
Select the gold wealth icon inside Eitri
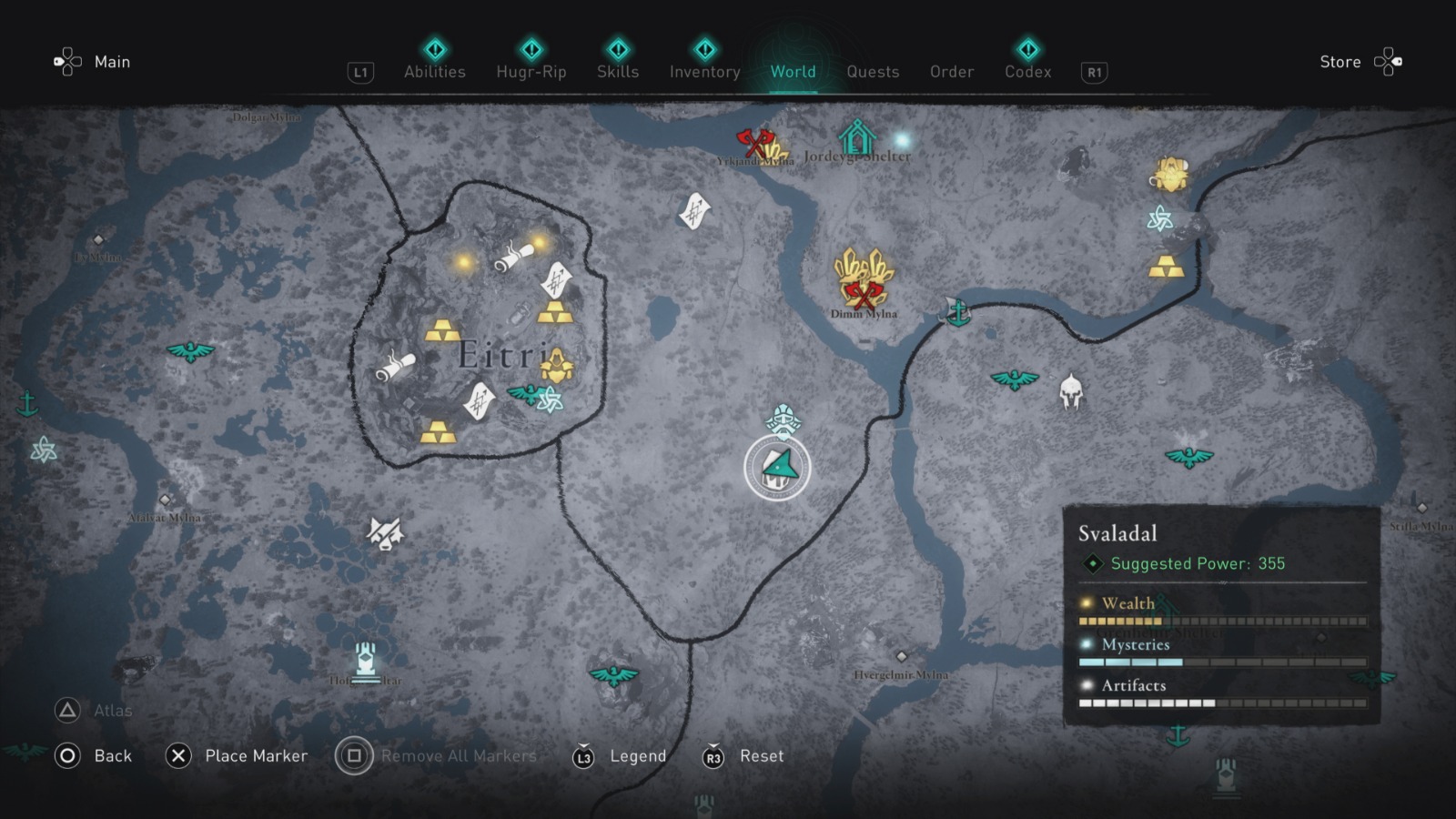click(442, 330)
